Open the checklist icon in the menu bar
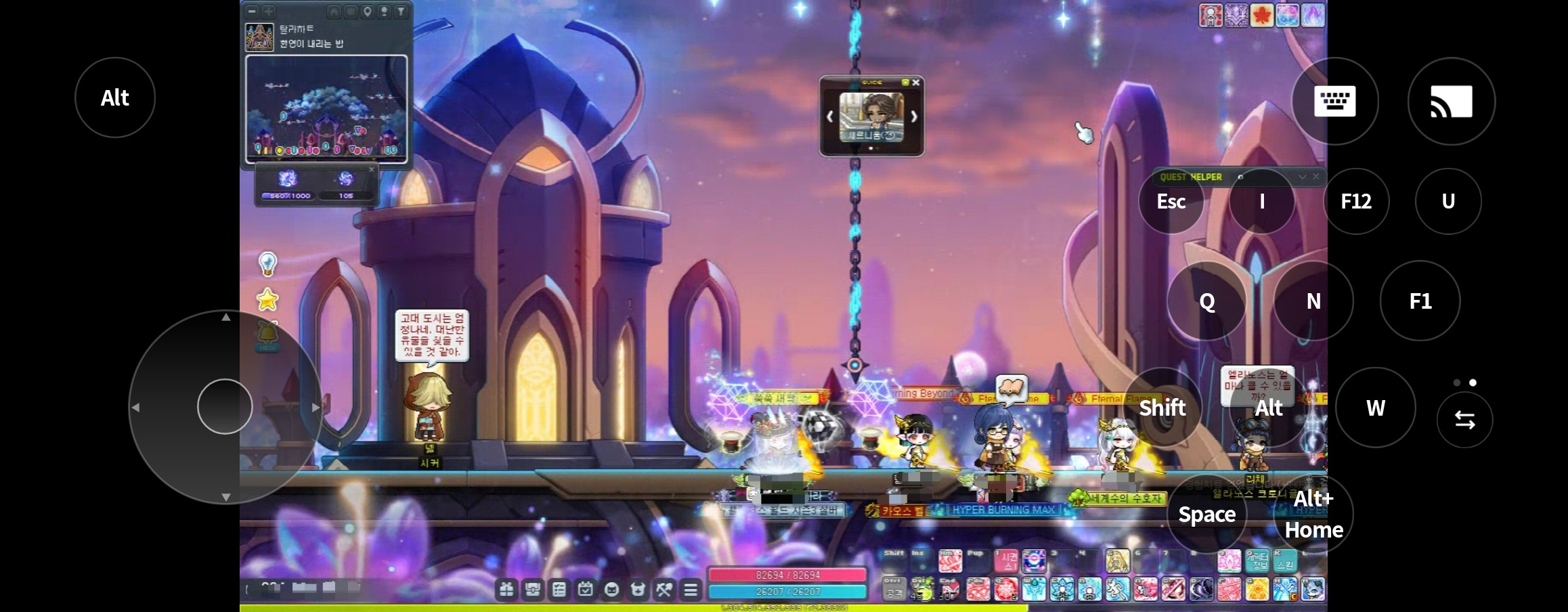 (x=559, y=590)
